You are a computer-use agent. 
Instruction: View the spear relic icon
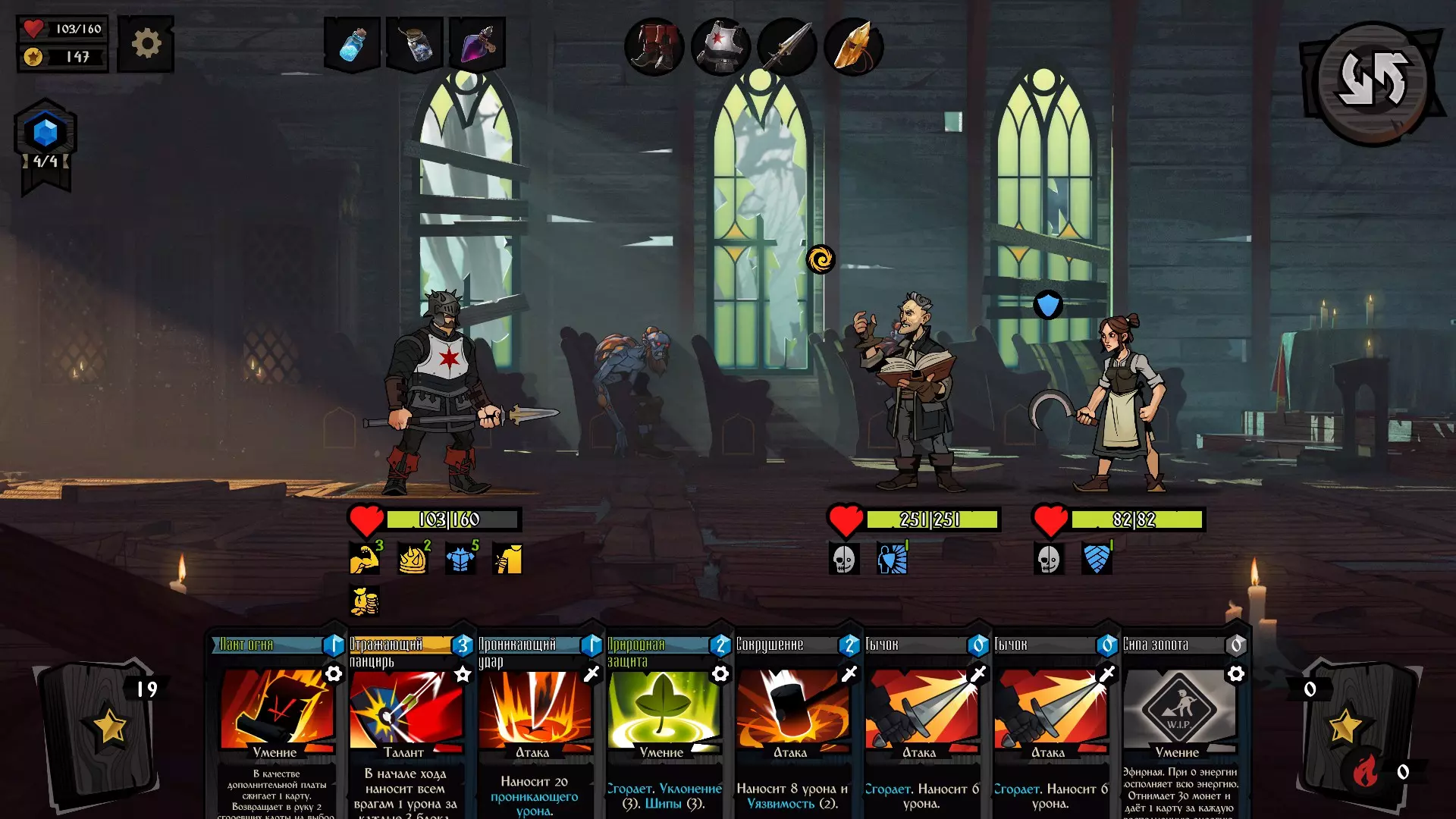(x=787, y=47)
